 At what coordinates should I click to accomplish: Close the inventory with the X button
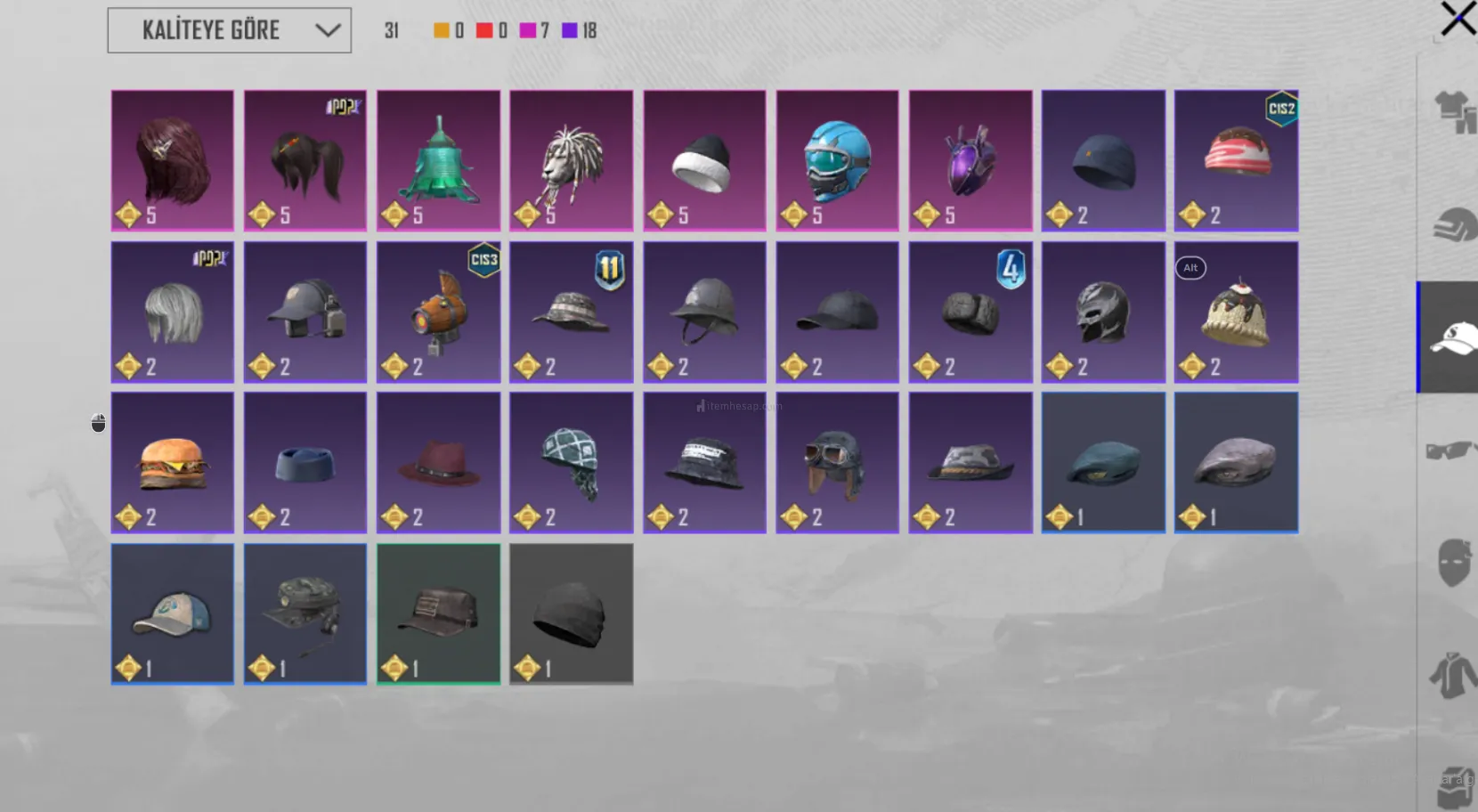(x=1458, y=19)
